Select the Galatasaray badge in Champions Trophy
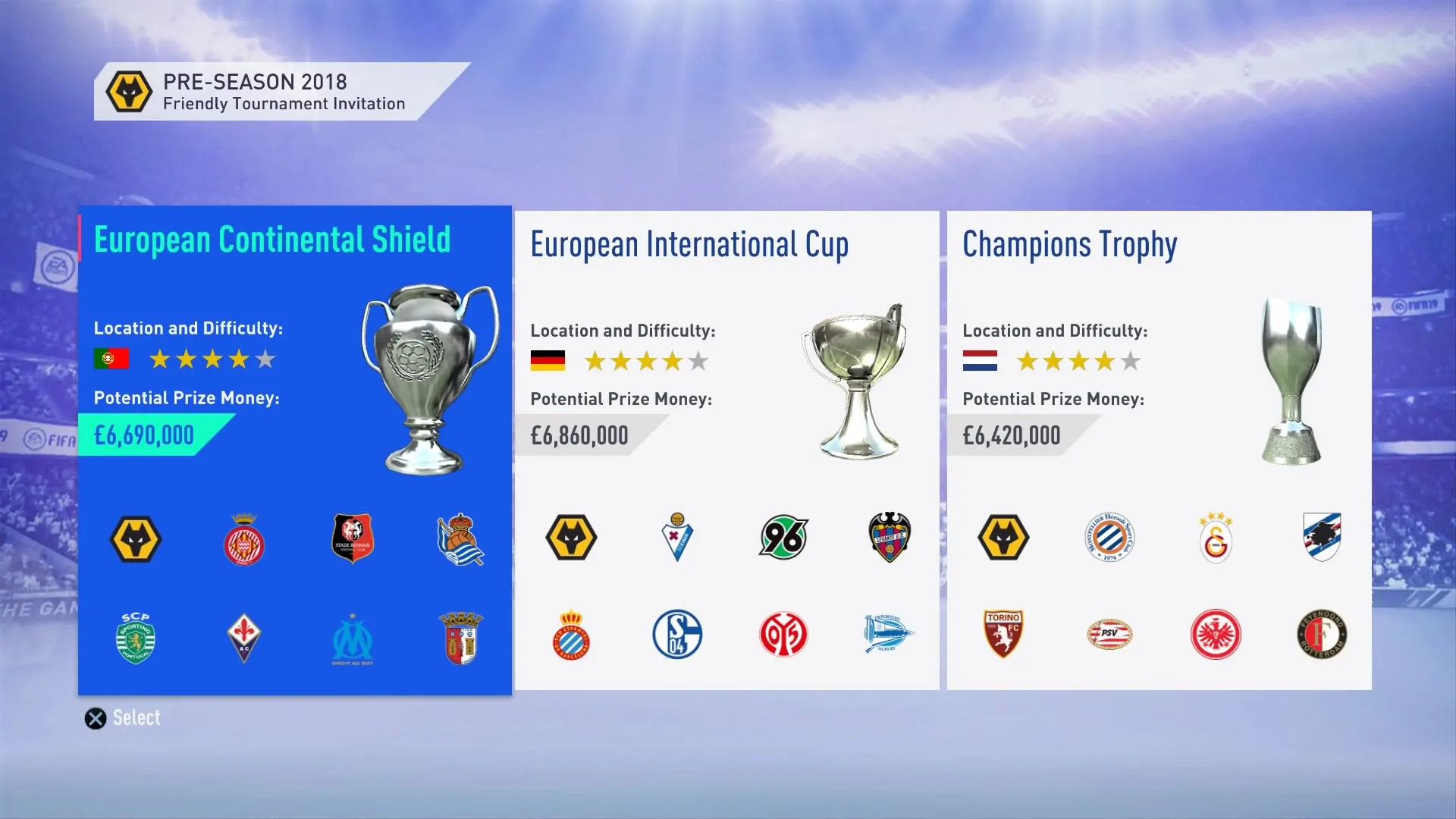The height and width of the screenshot is (819, 1456). point(1216,538)
